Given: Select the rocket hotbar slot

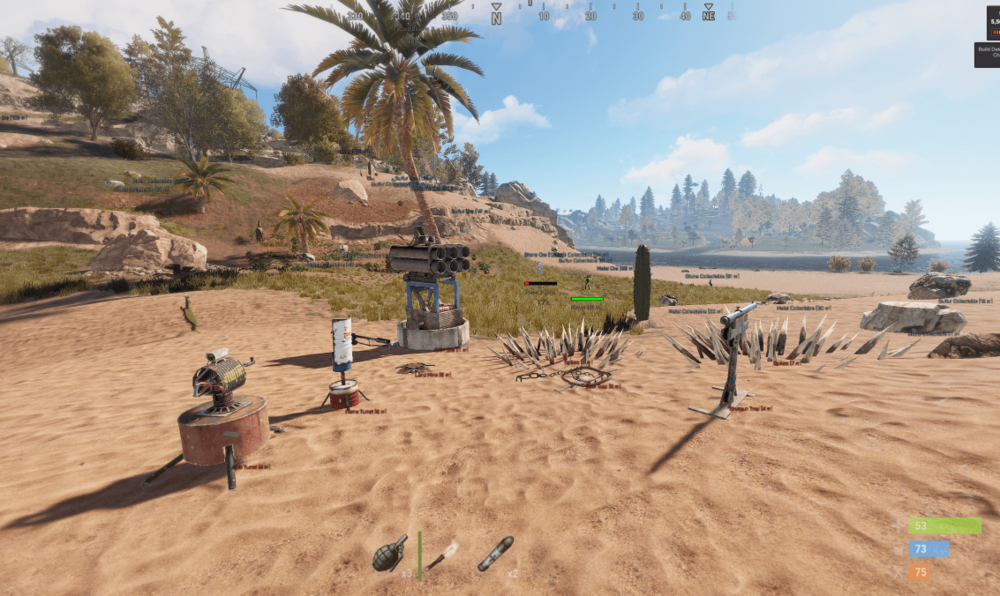Looking at the screenshot, I should [x=495, y=553].
